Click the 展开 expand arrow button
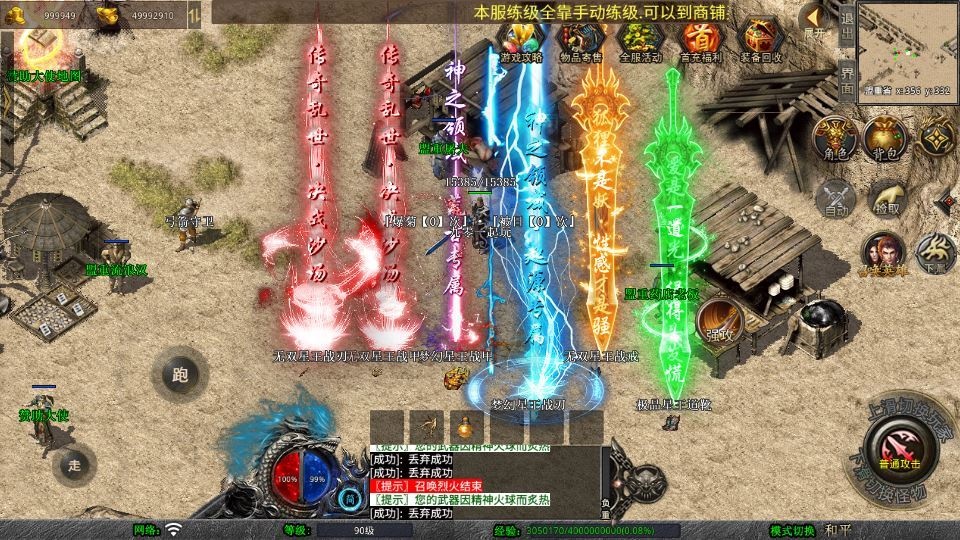Image resolution: width=960 pixels, height=540 pixels. tap(815, 19)
